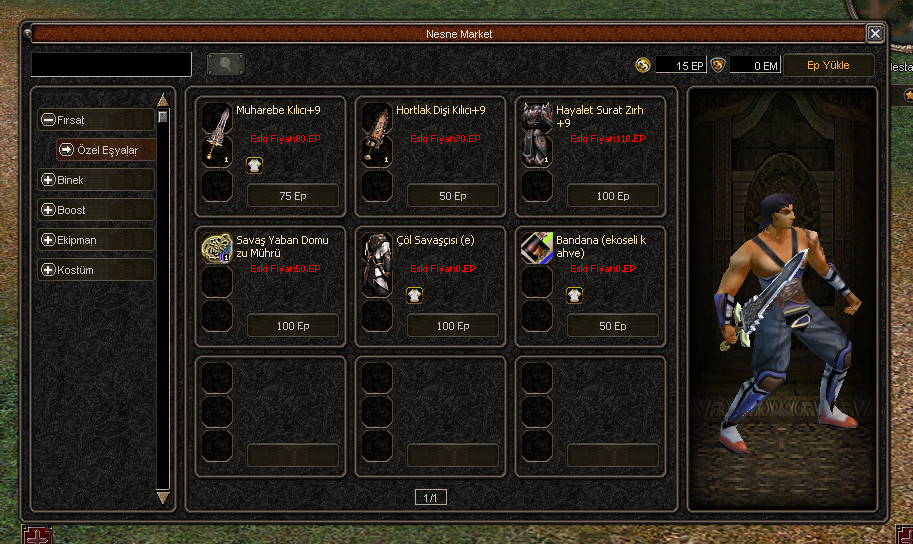
Task: Close the Nesne Market window
Action: pyautogui.click(x=875, y=34)
